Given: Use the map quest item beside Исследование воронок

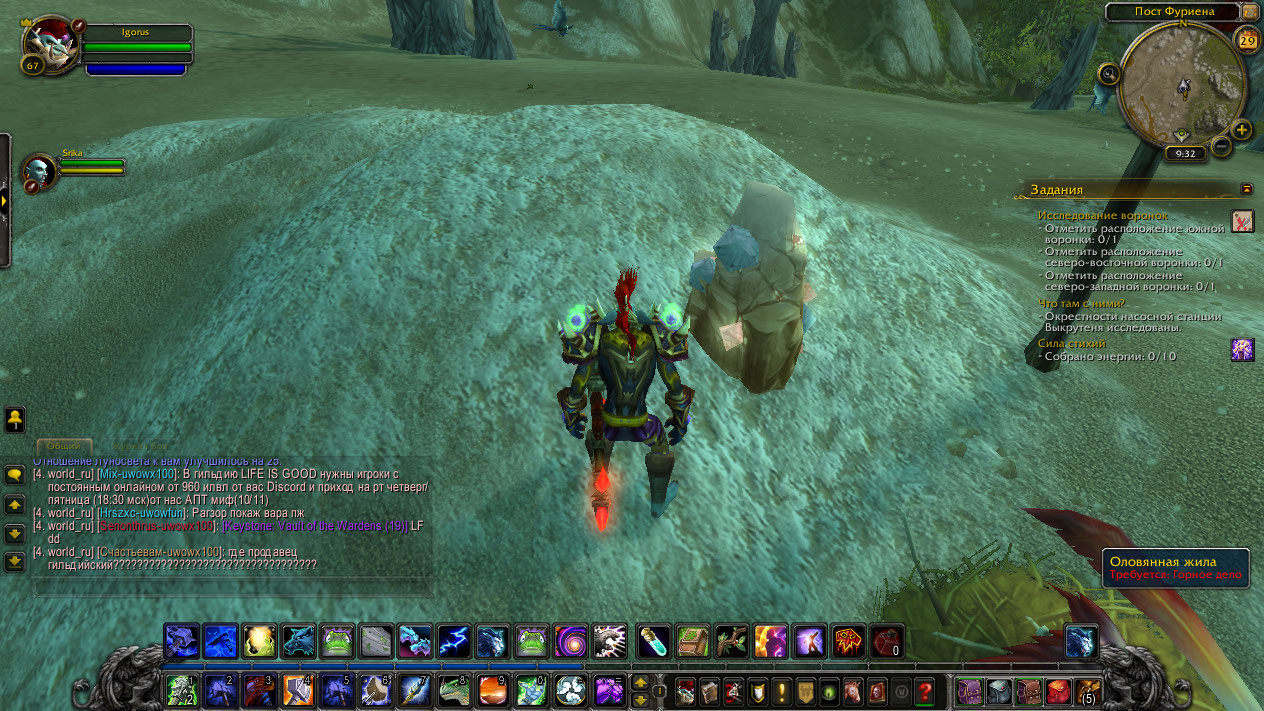Looking at the screenshot, I should [1242, 221].
